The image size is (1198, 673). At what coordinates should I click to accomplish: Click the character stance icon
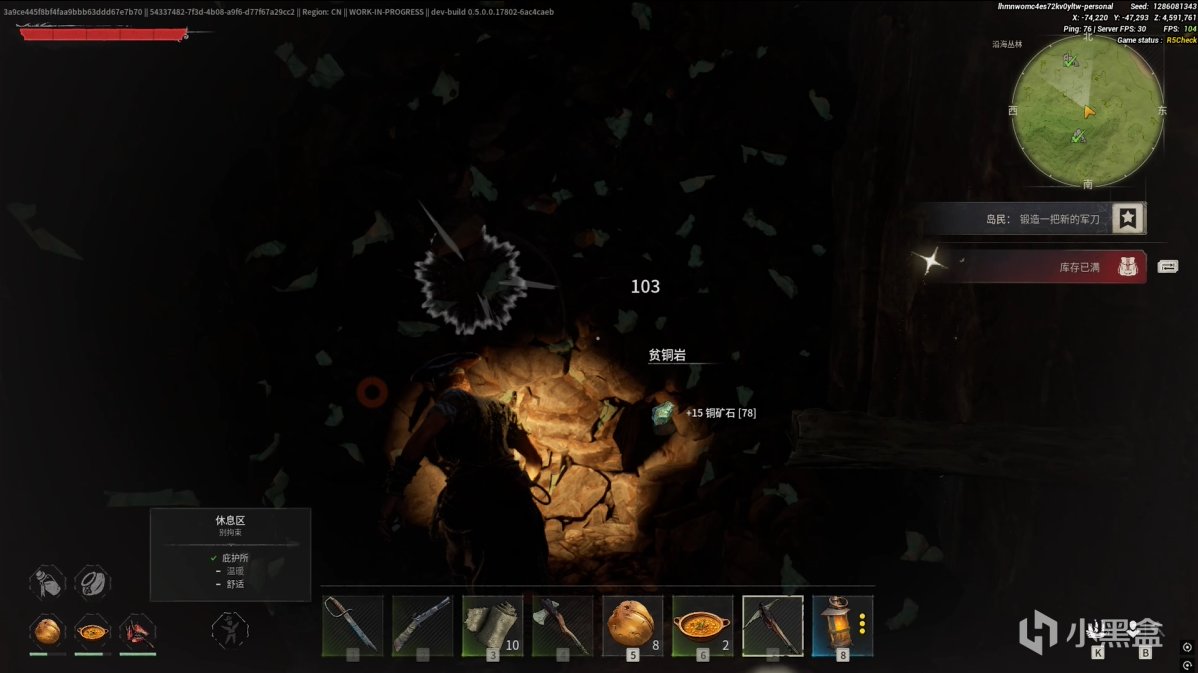pyautogui.click(x=230, y=631)
